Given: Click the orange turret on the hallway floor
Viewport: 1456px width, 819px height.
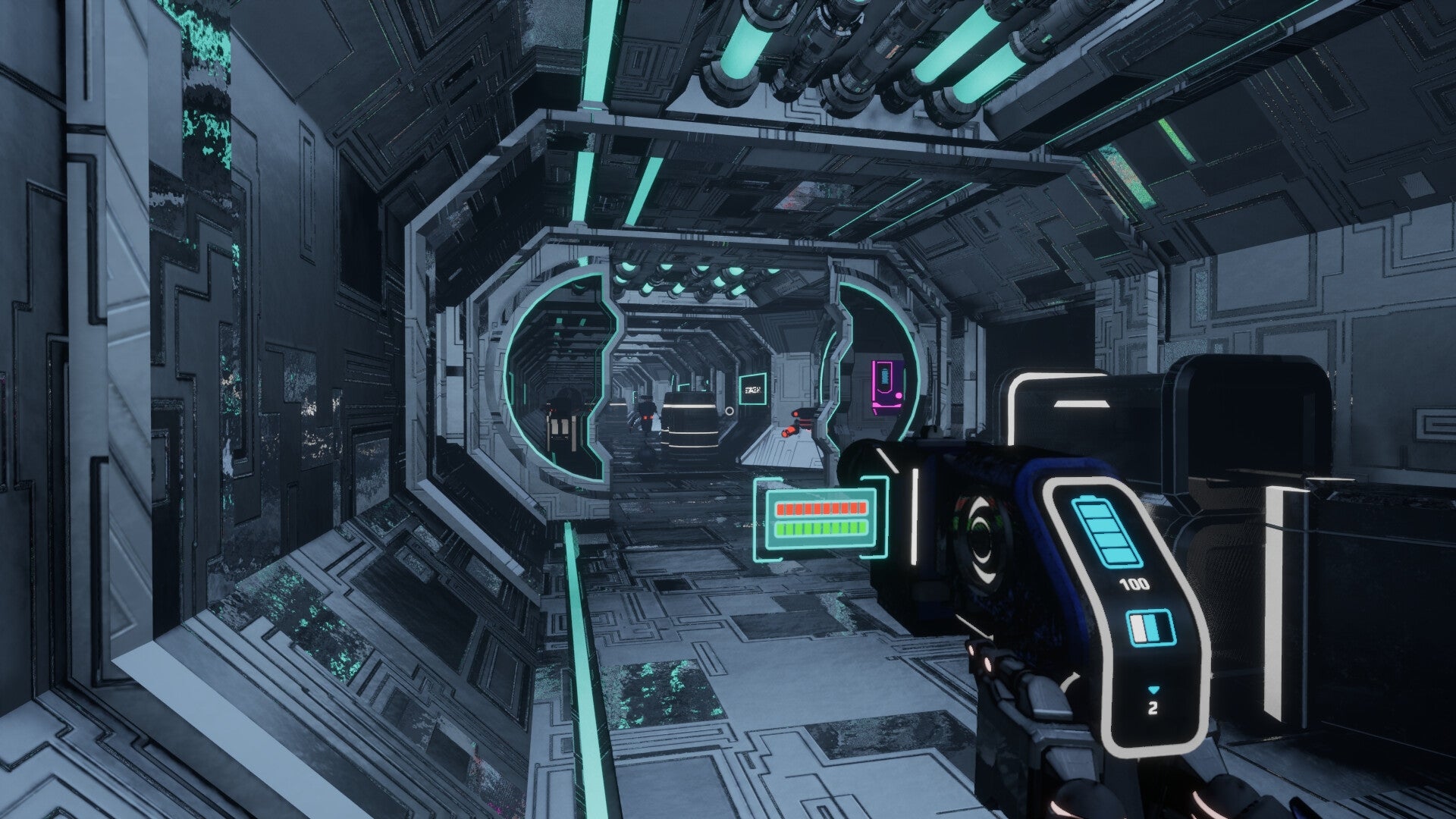Looking at the screenshot, I should (x=789, y=432).
